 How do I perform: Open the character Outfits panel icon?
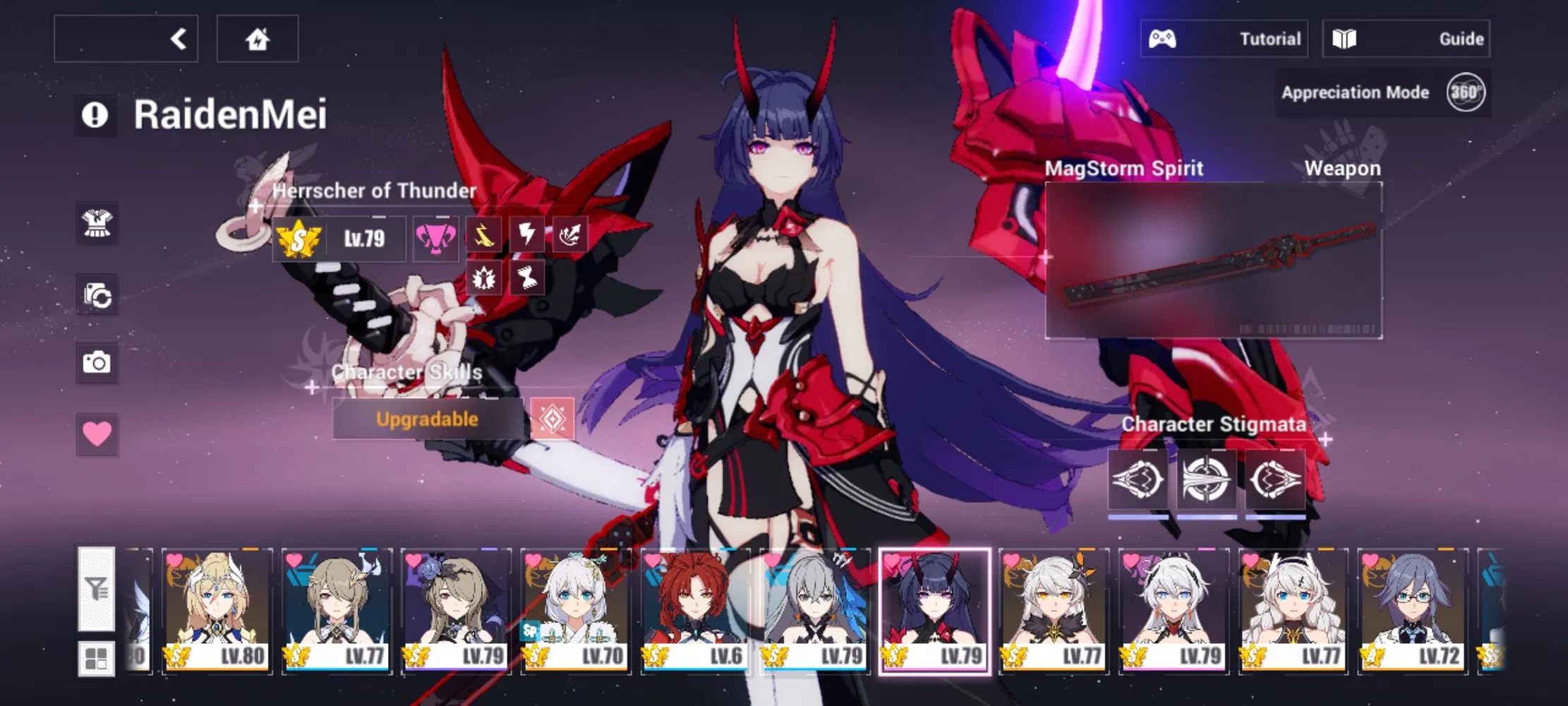point(98,225)
